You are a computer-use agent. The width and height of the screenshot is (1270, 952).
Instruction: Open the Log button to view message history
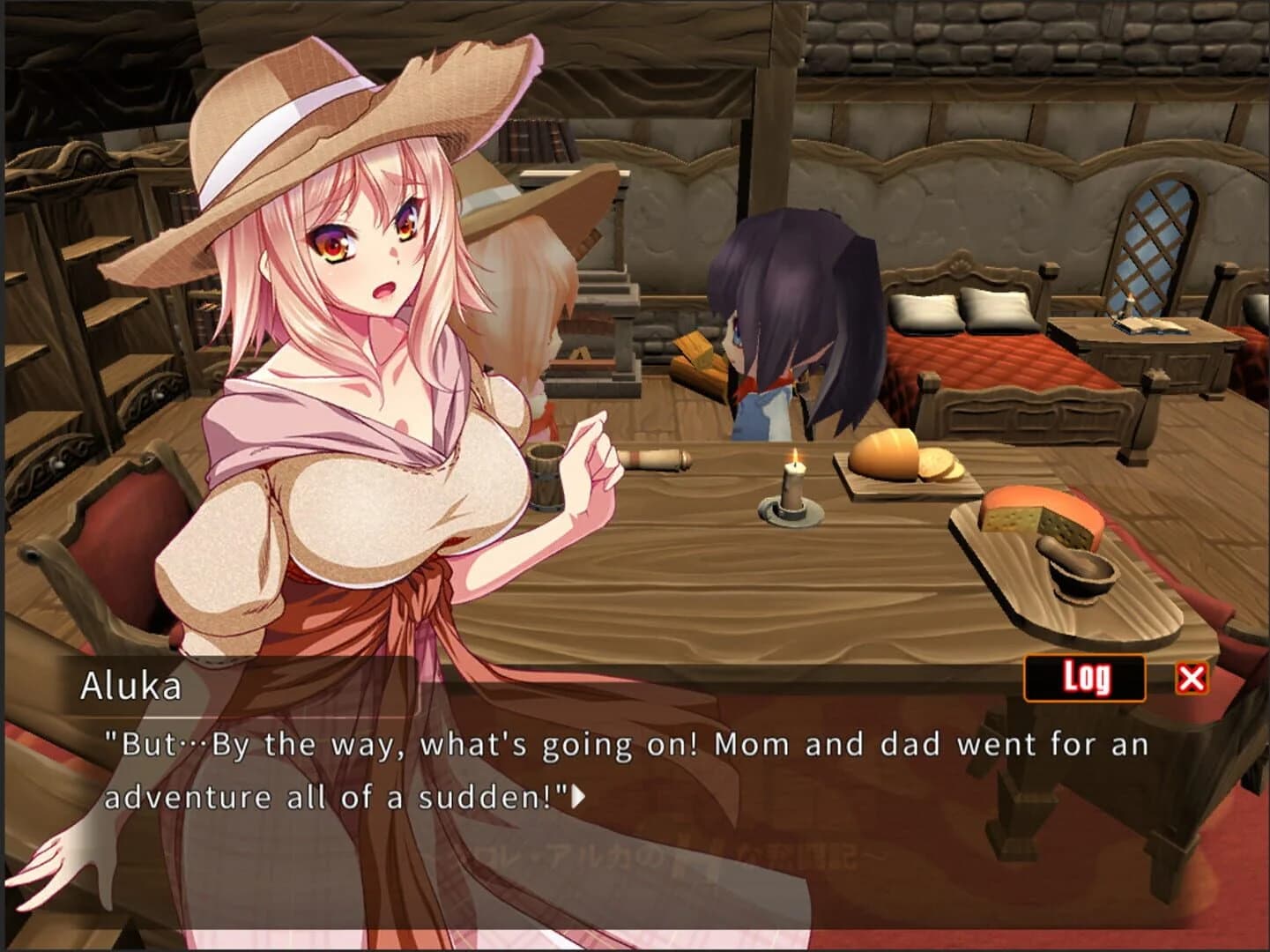pyautogui.click(x=1086, y=679)
